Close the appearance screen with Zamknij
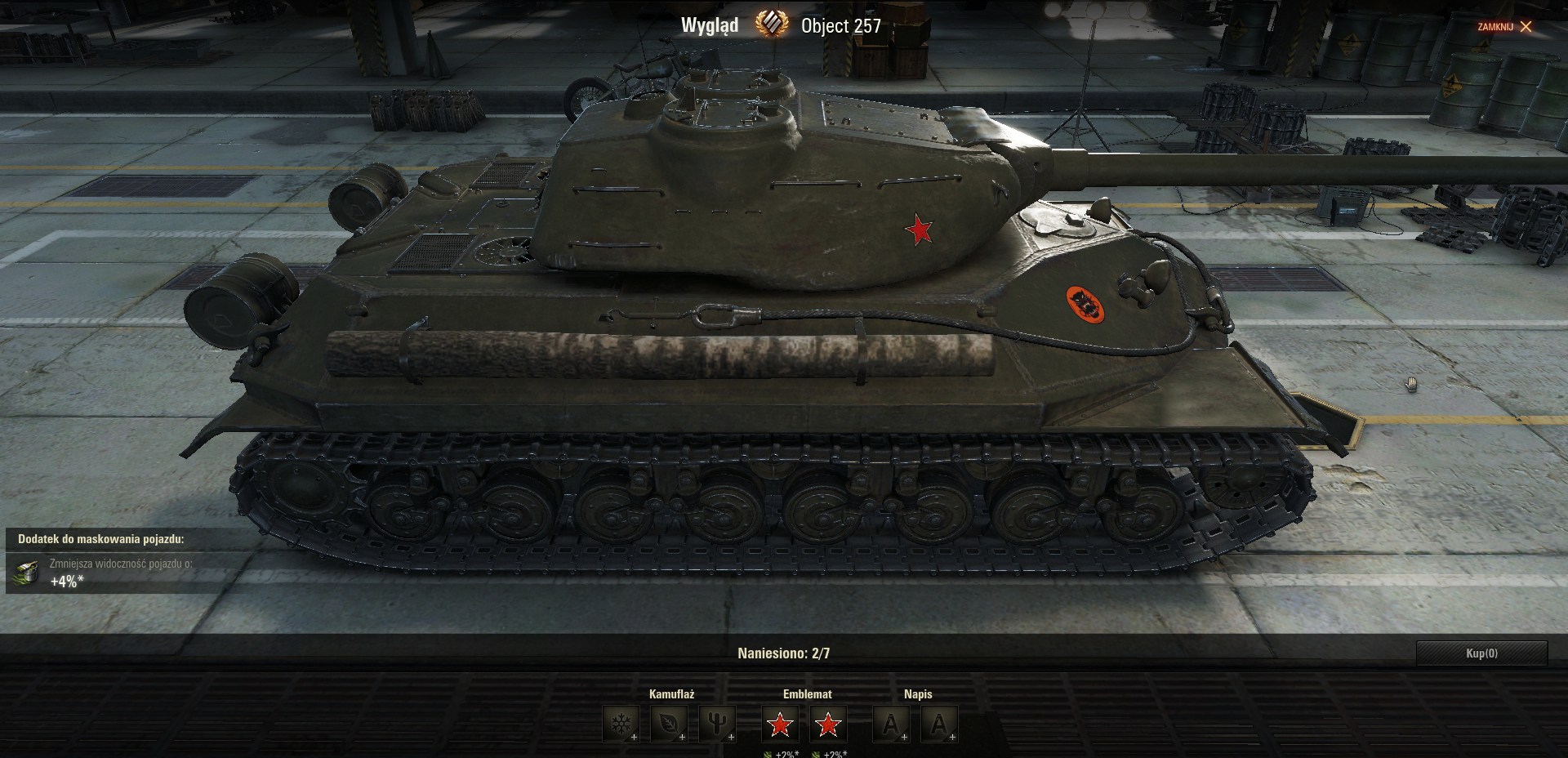Image resolution: width=1568 pixels, height=758 pixels. click(1504, 27)
